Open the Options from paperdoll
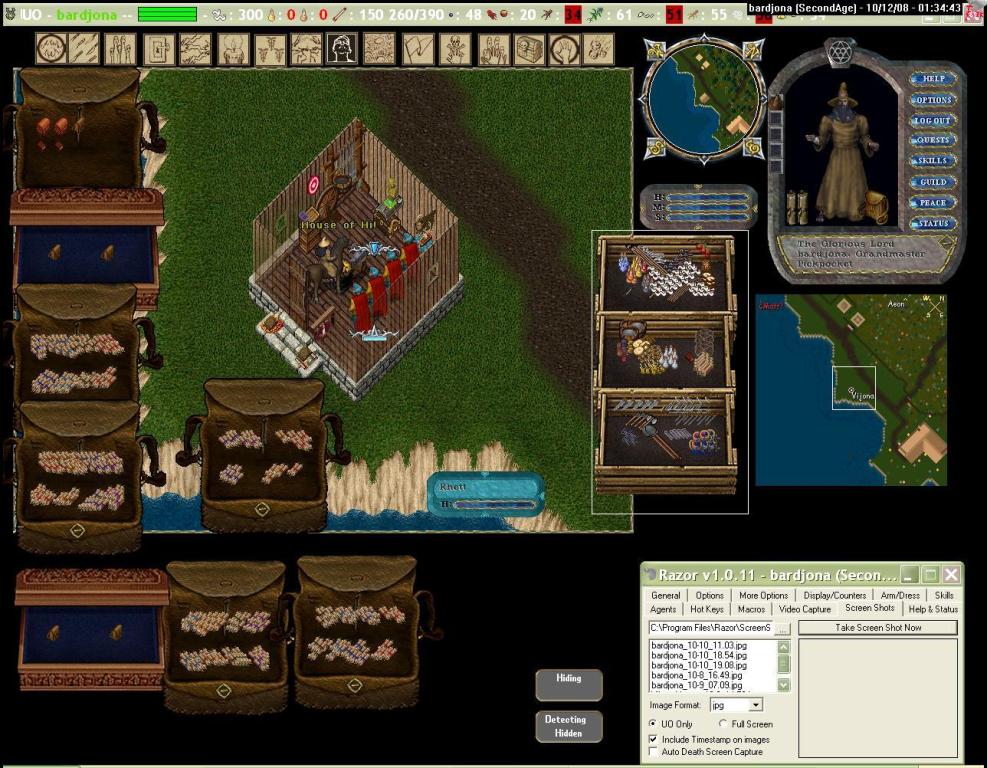Image resolution: width=987 pixels, height=768 pixels. 933,100
